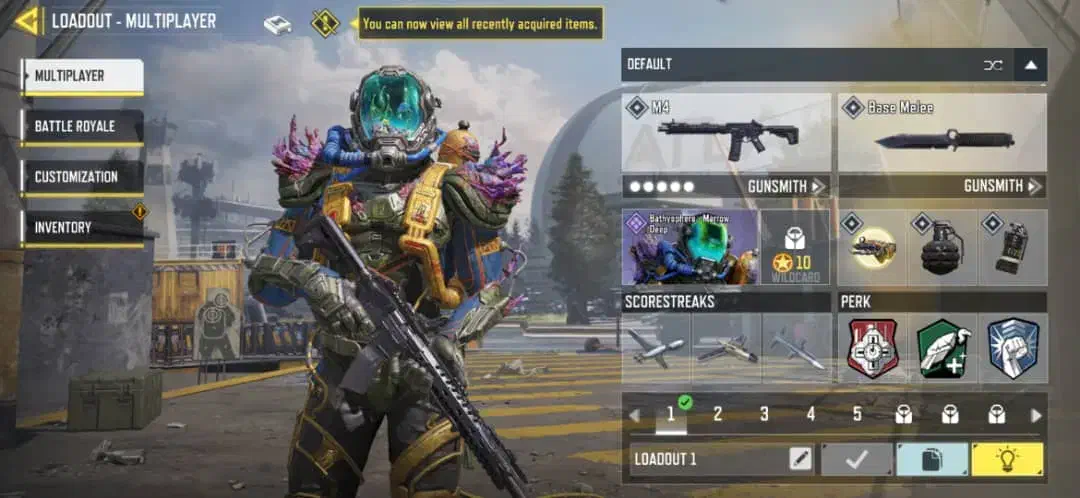Image resolution: width=1080 pixels, height=498 pixels.
Task: Switch to the Multiplayer tab
Action: (83, 76)
